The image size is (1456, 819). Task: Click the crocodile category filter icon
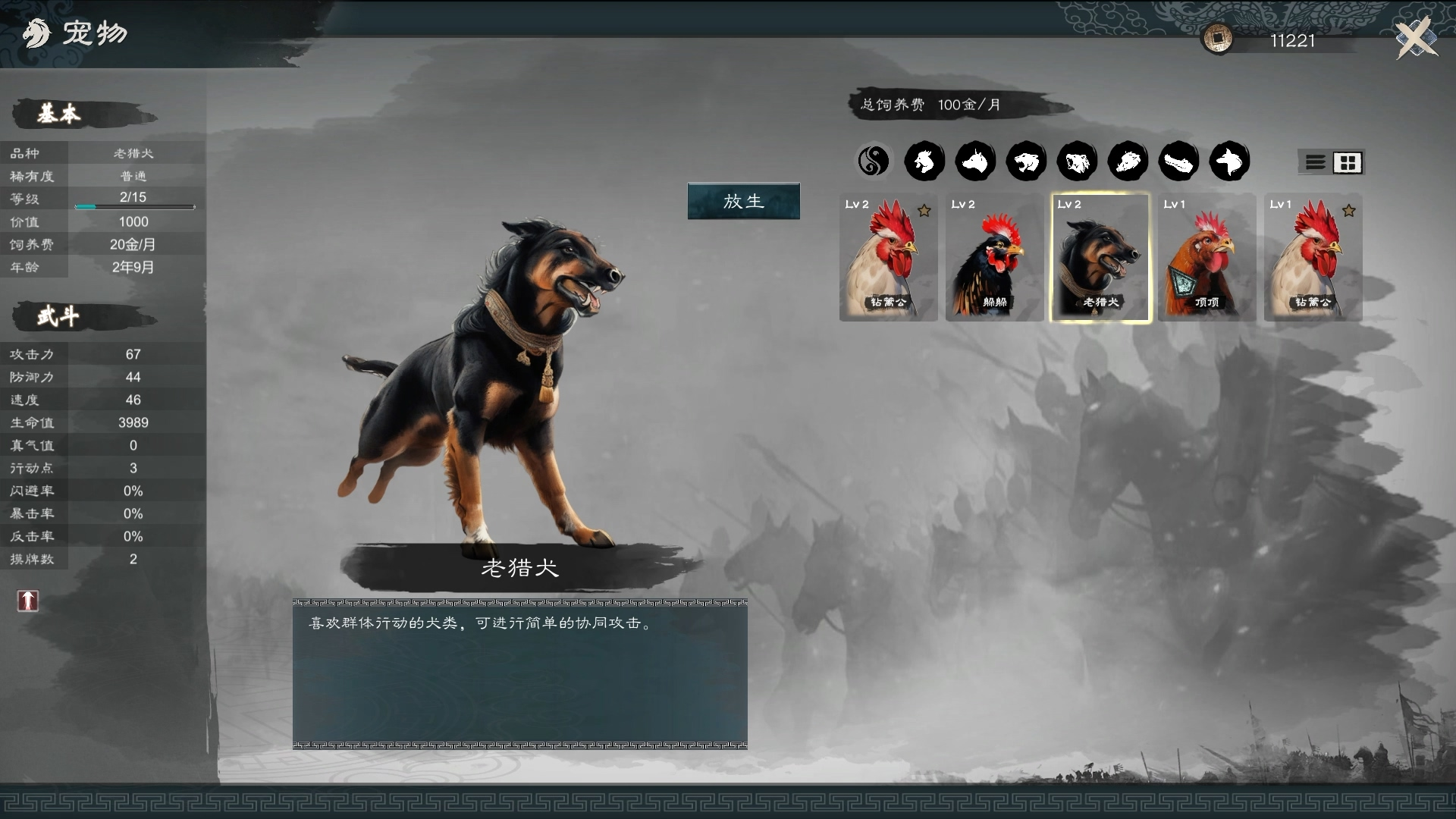(x=1179, y=161)
